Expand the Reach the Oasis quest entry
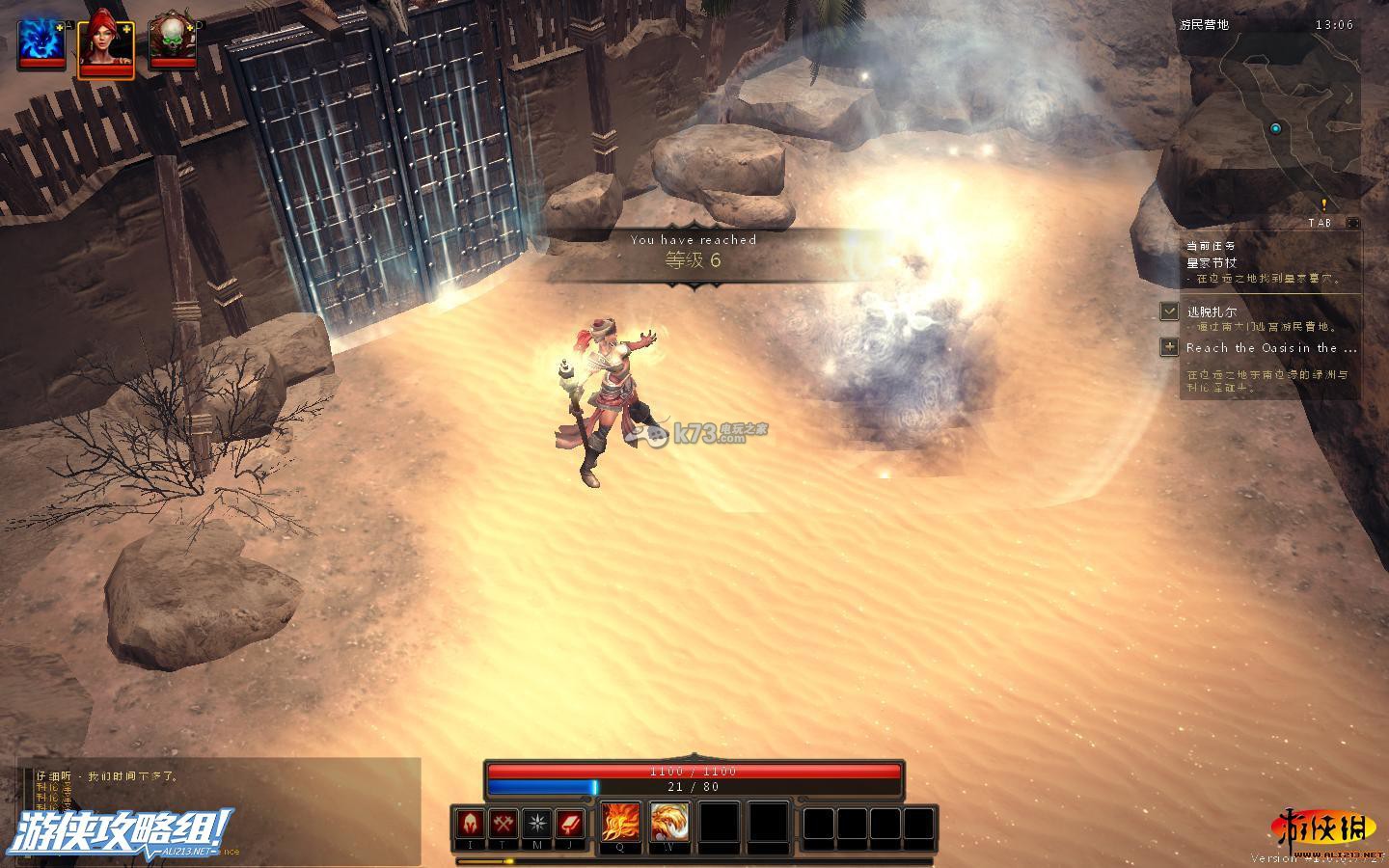Image resolution: width=1389 pixels, height=868 pixels. (1169, 347)
